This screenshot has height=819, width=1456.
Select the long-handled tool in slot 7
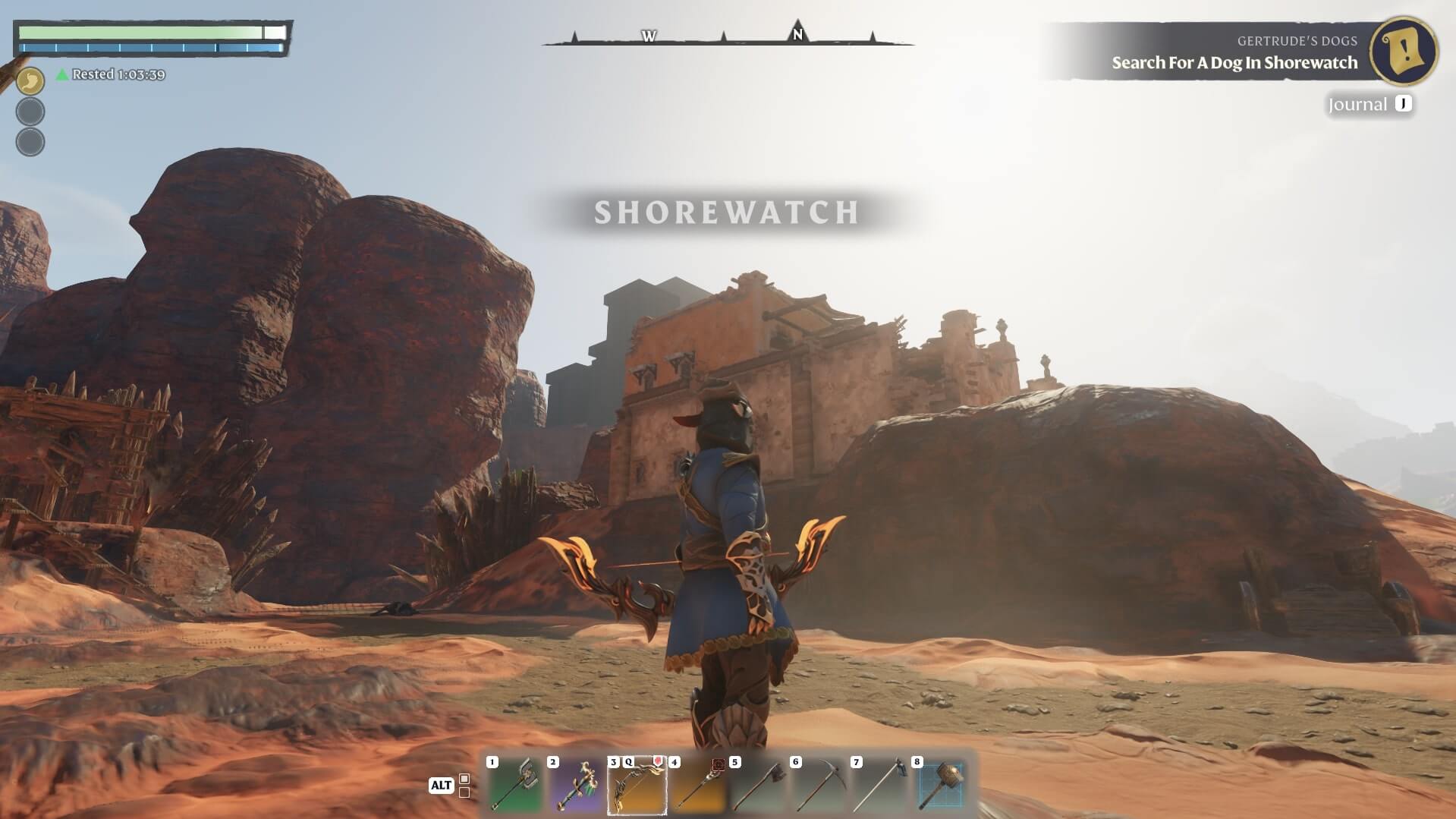(879, 785)
